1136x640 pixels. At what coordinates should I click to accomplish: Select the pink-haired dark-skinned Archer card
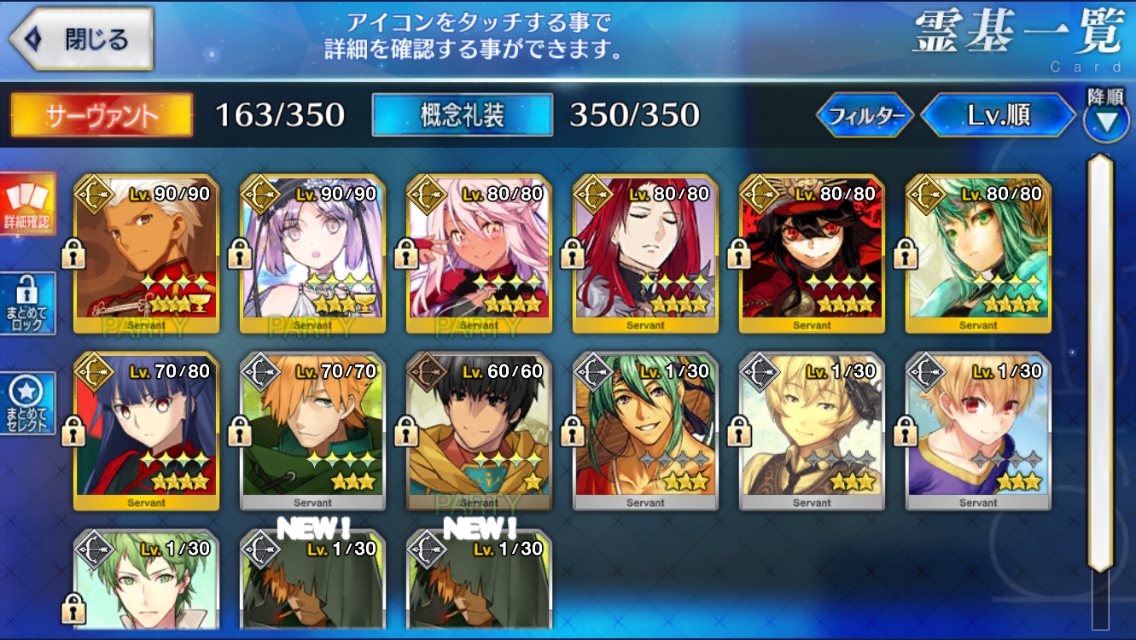(x=478, y=255)
